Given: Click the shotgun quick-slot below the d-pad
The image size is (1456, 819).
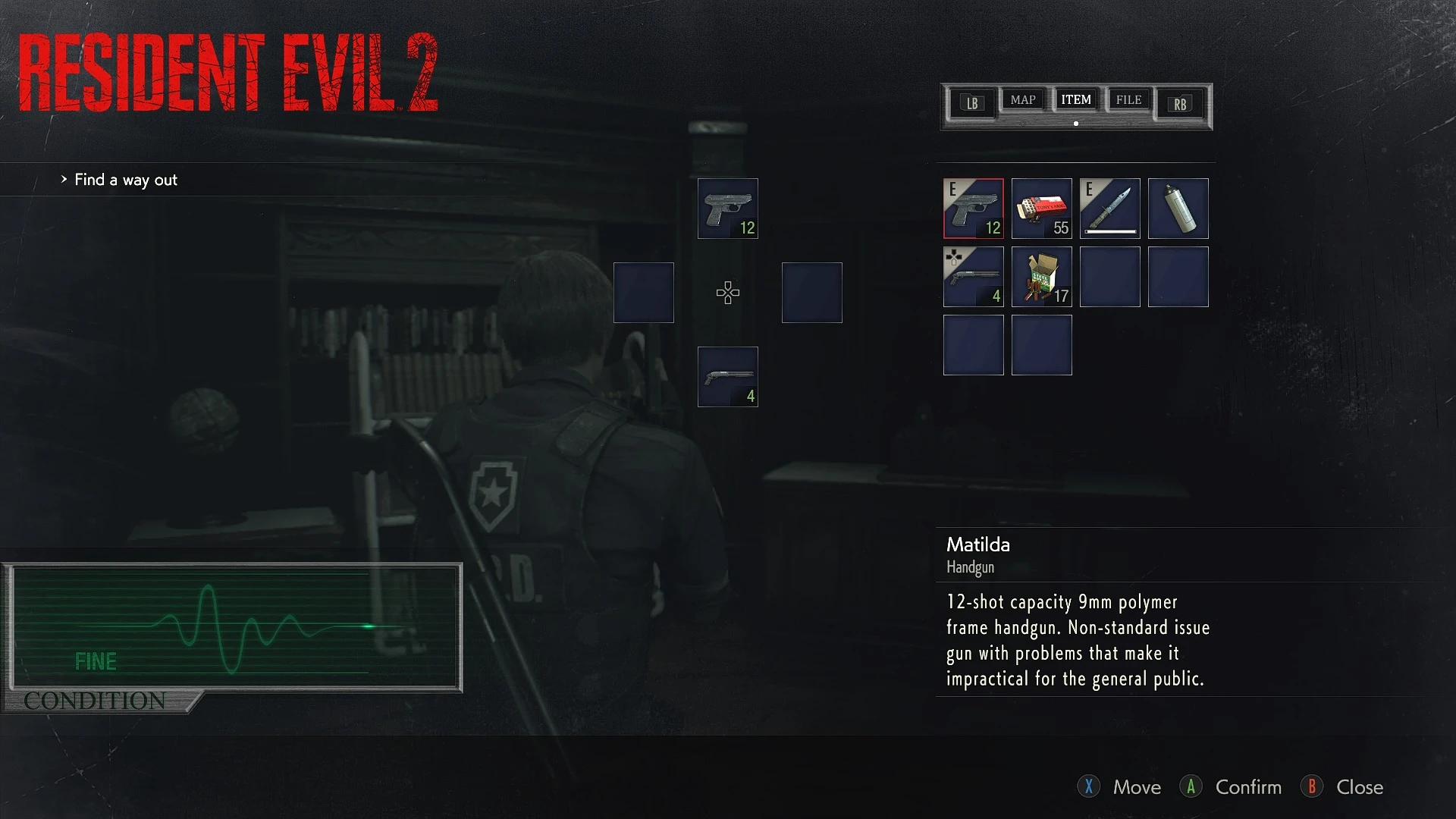Looking at the screenshot, I should (727, 376).
